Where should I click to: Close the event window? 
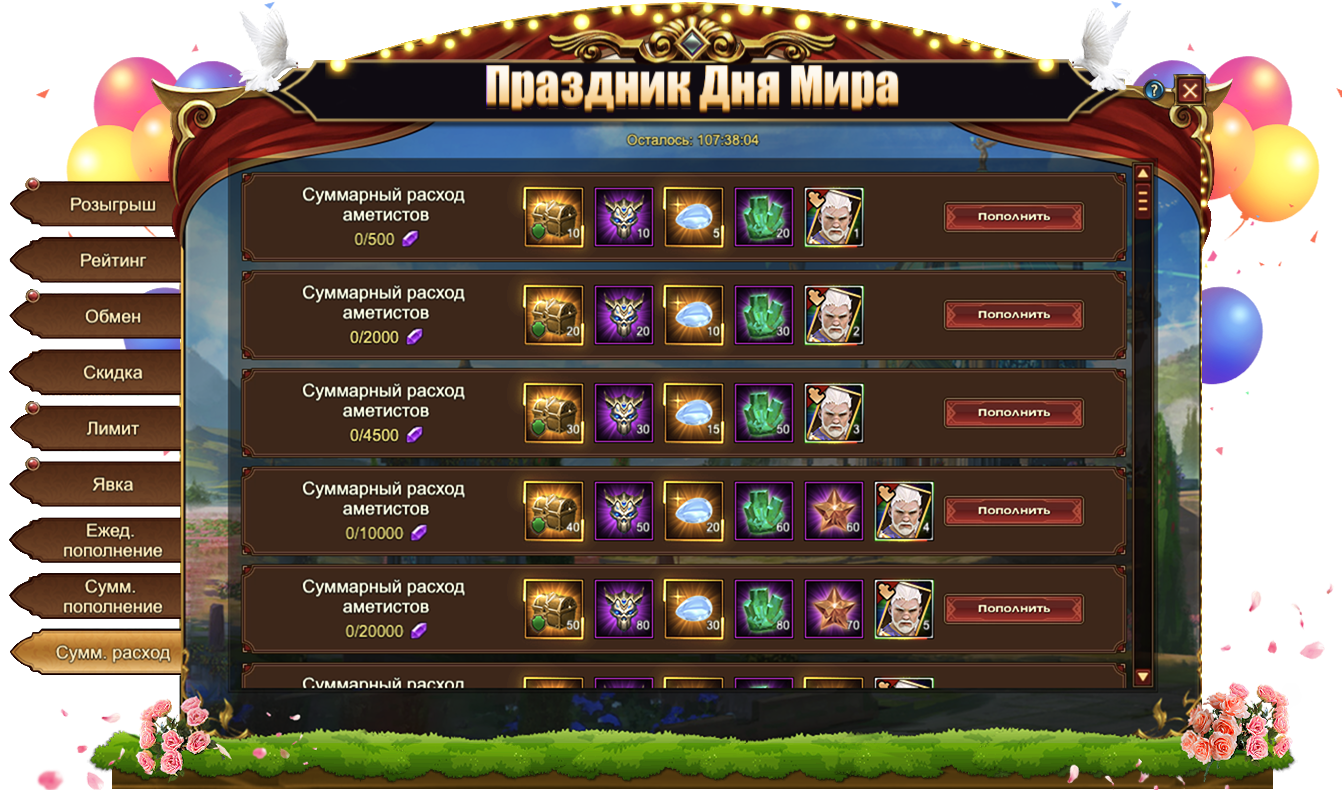point(1189,91)
